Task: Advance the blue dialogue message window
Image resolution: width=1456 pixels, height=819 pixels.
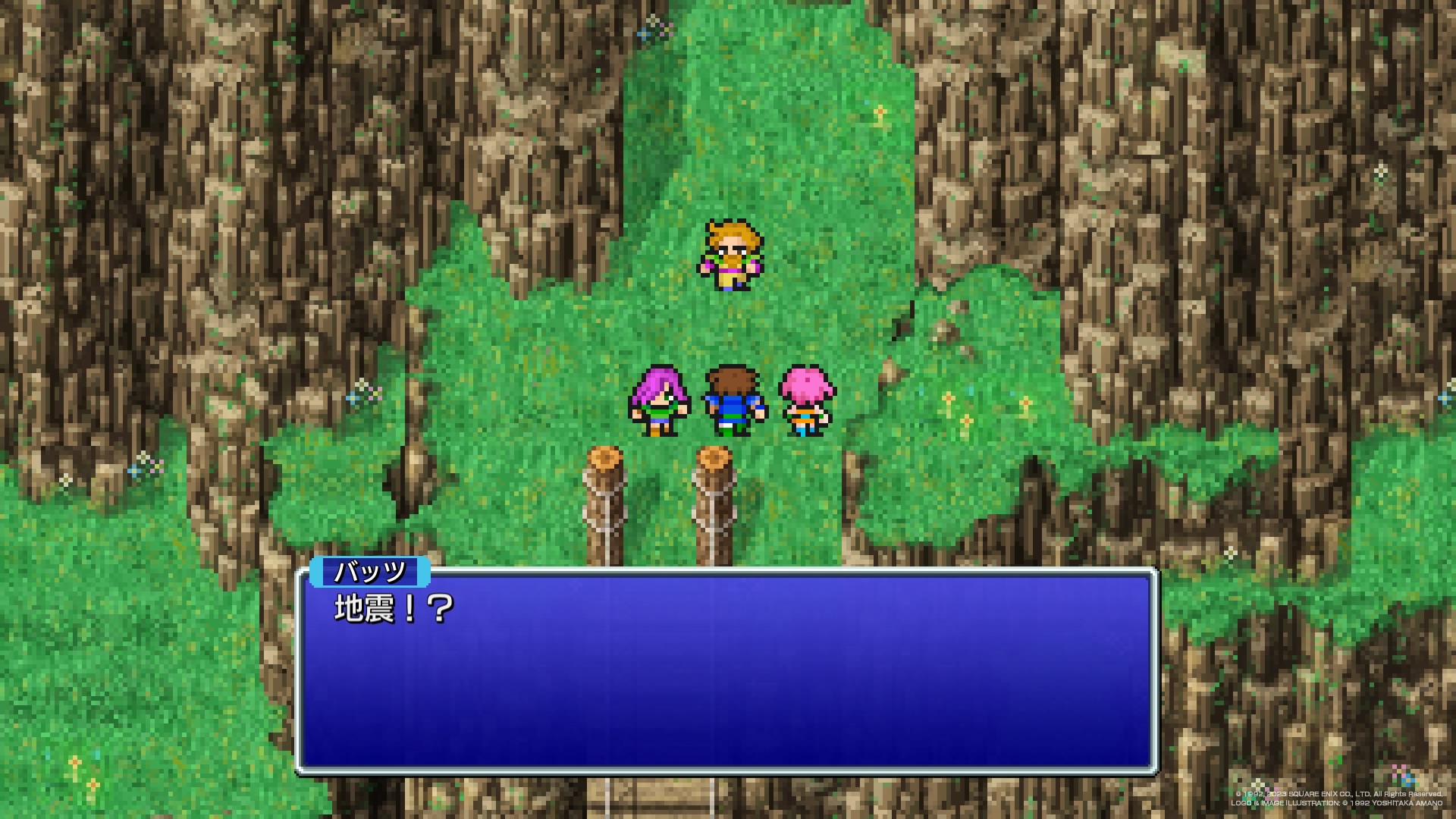Action: click(x=726, y=671)
